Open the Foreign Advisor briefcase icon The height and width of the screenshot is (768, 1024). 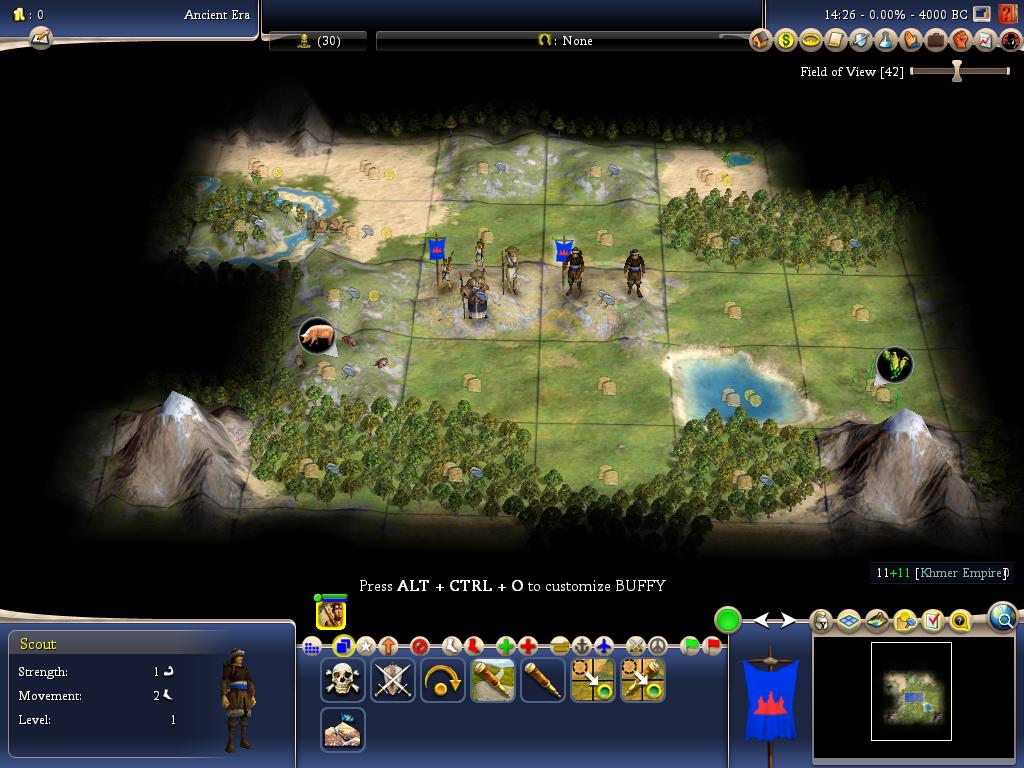(x=935, y=40)
